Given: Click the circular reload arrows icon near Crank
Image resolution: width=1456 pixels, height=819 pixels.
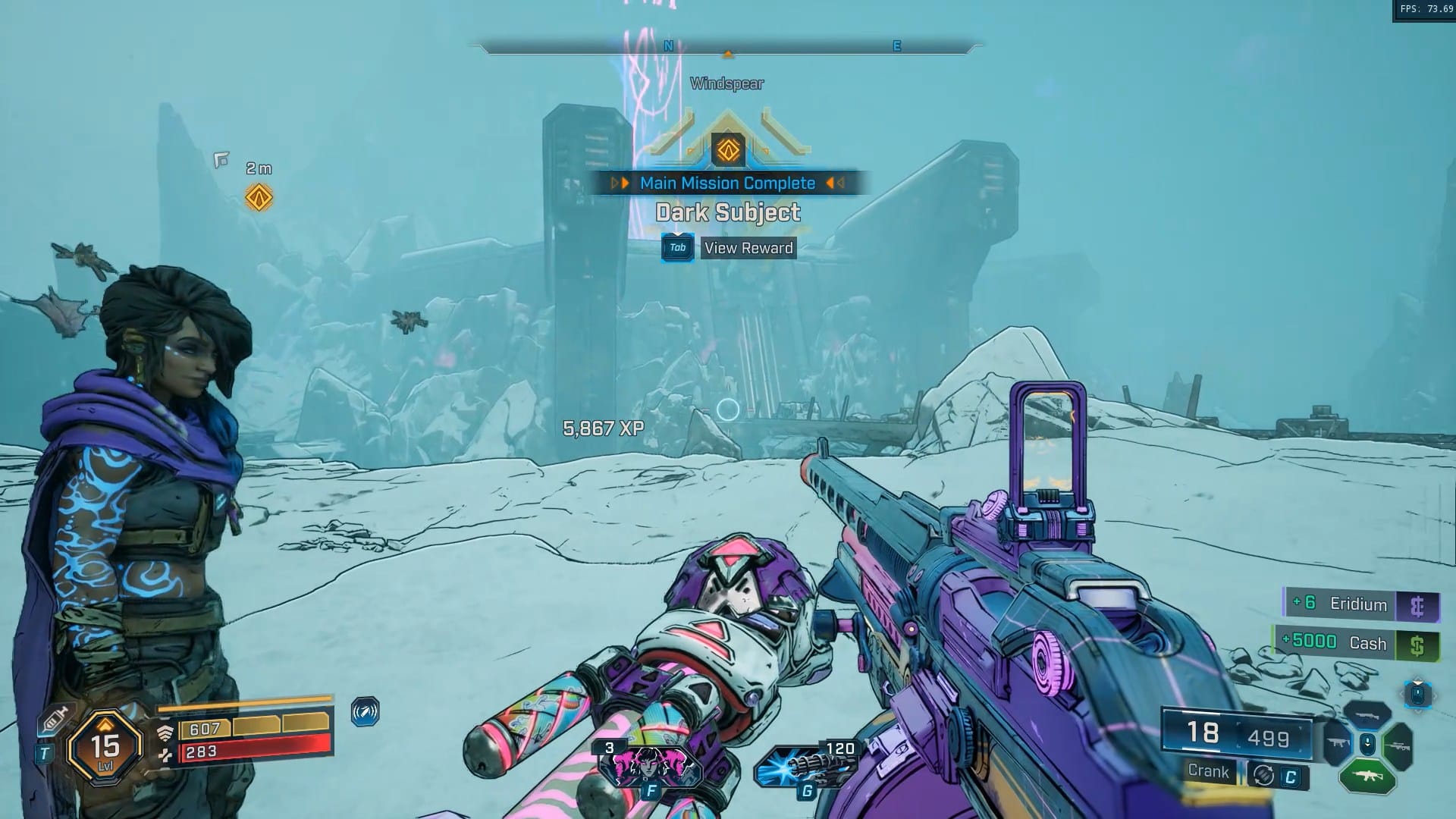Looking at the screenshot, I should [1263, 776].
